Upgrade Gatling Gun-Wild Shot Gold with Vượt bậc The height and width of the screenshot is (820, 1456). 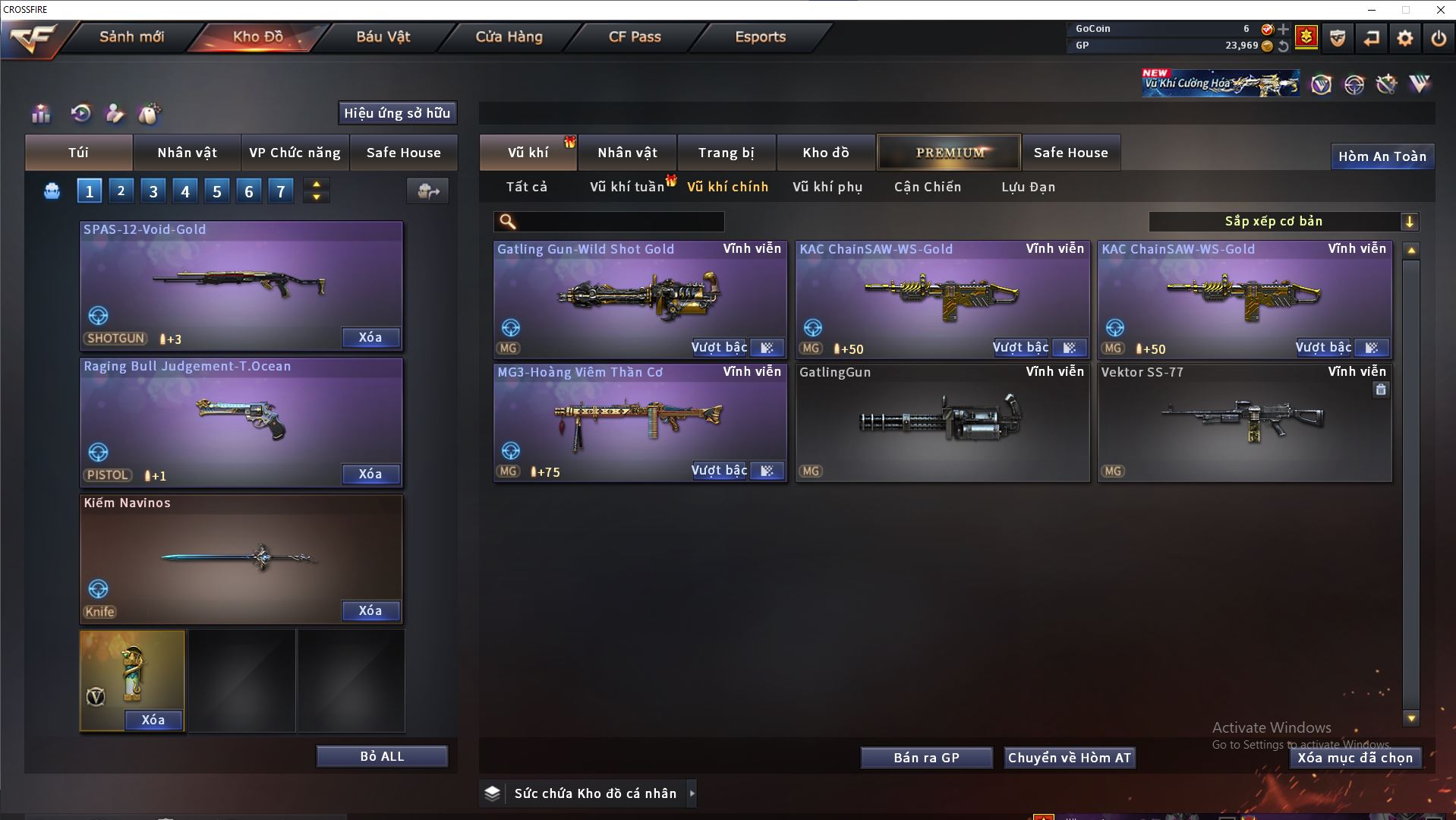coord(719,347)
